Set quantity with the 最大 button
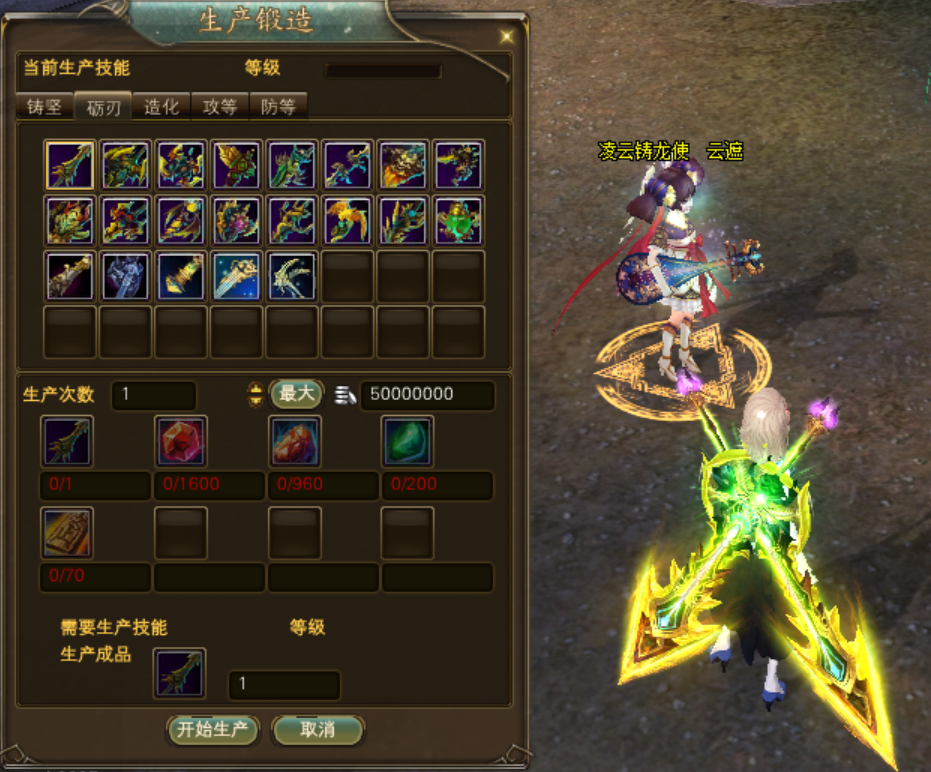 [297, 394]
